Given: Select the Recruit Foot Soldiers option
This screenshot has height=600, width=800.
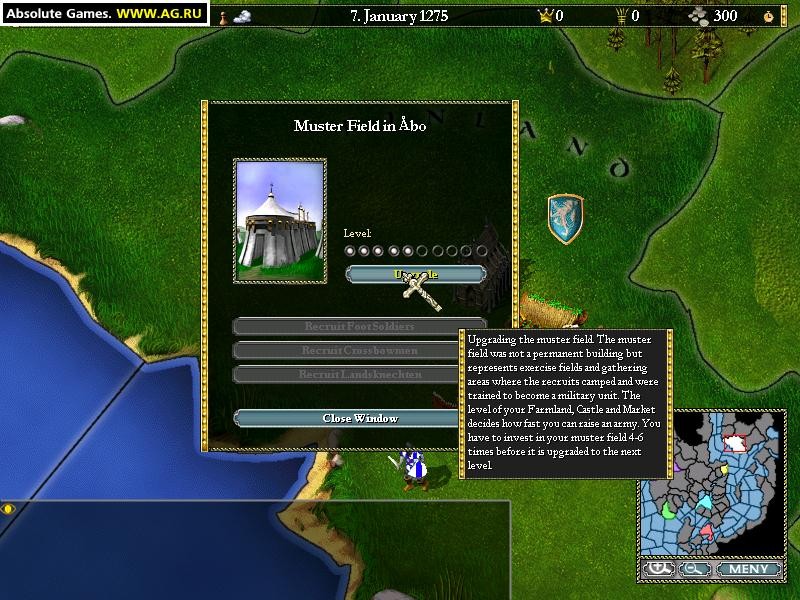Looking at the screenshot, I should click(360, 326).
